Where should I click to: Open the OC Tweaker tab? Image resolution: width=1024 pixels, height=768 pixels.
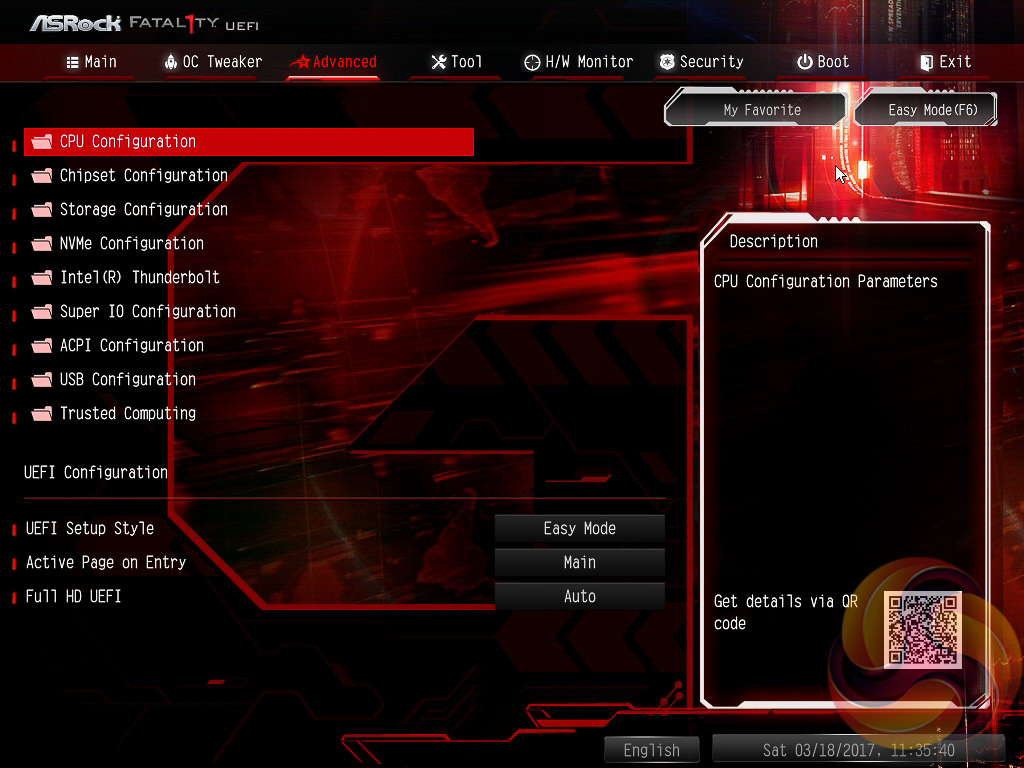coord(212,62)
